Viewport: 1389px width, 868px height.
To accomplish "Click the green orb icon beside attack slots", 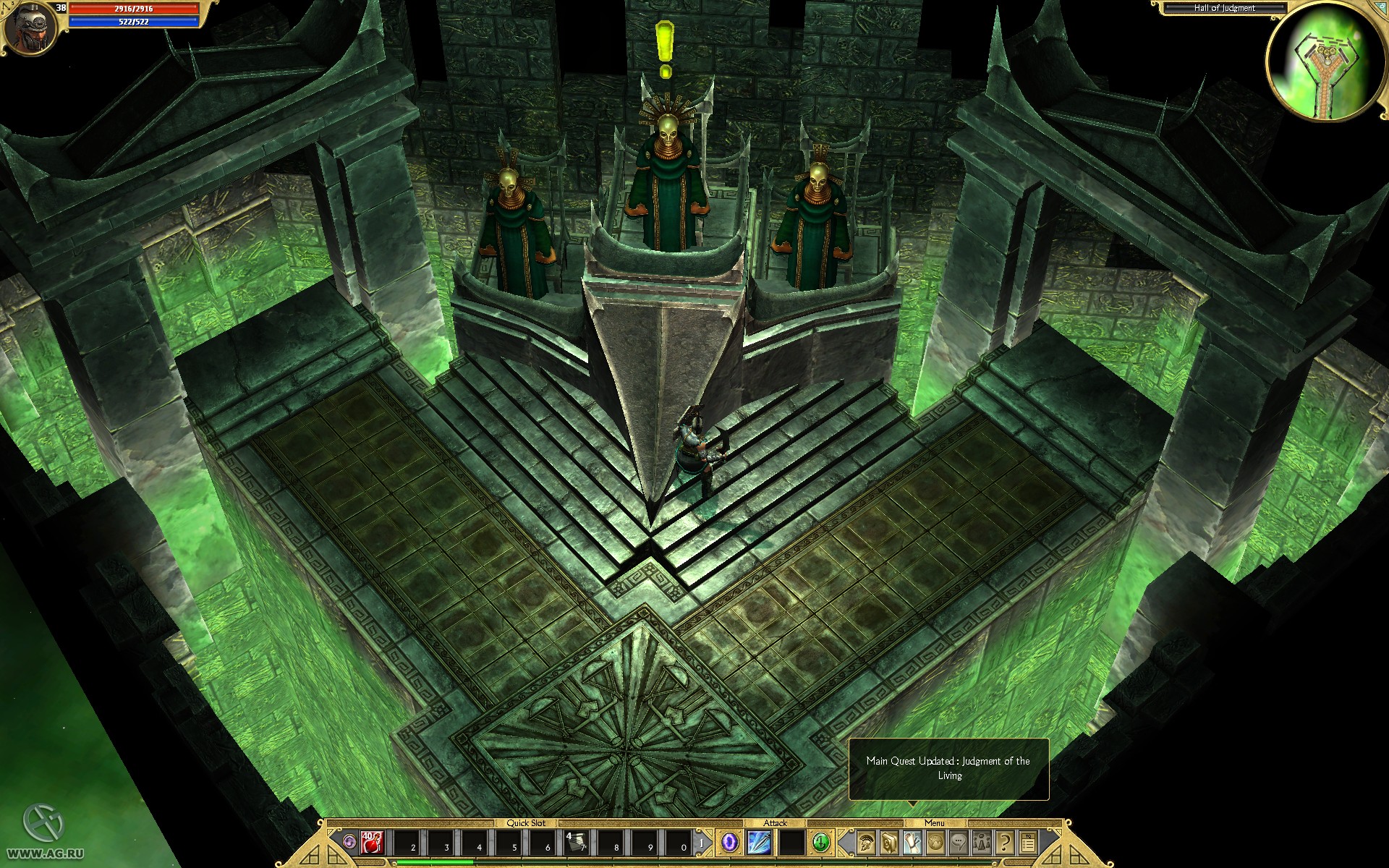I will (821, 843).
